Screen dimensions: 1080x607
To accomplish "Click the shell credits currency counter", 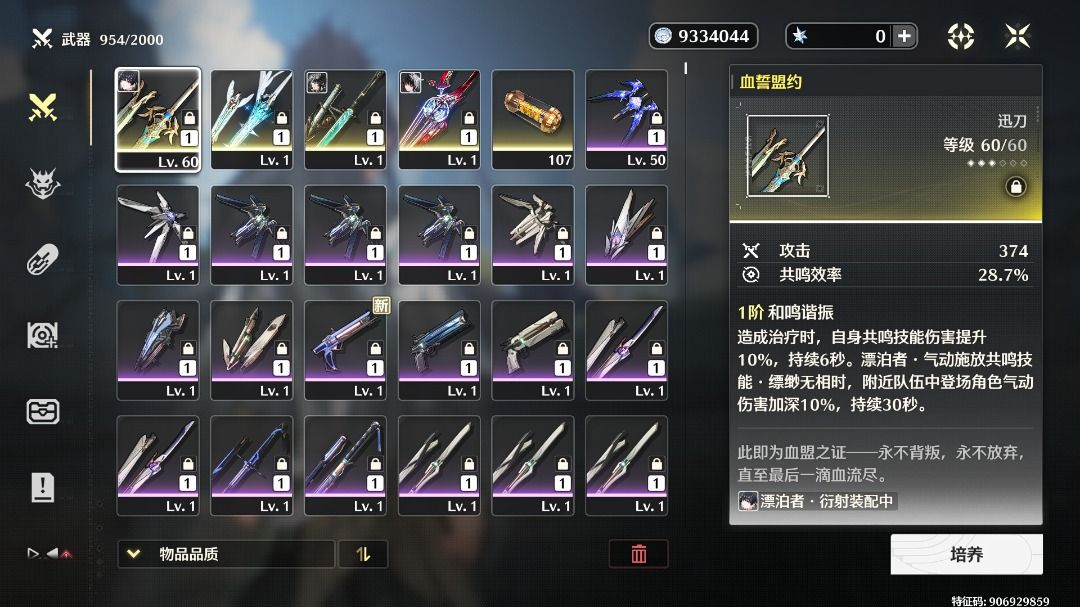I will (x=703, y=37).
